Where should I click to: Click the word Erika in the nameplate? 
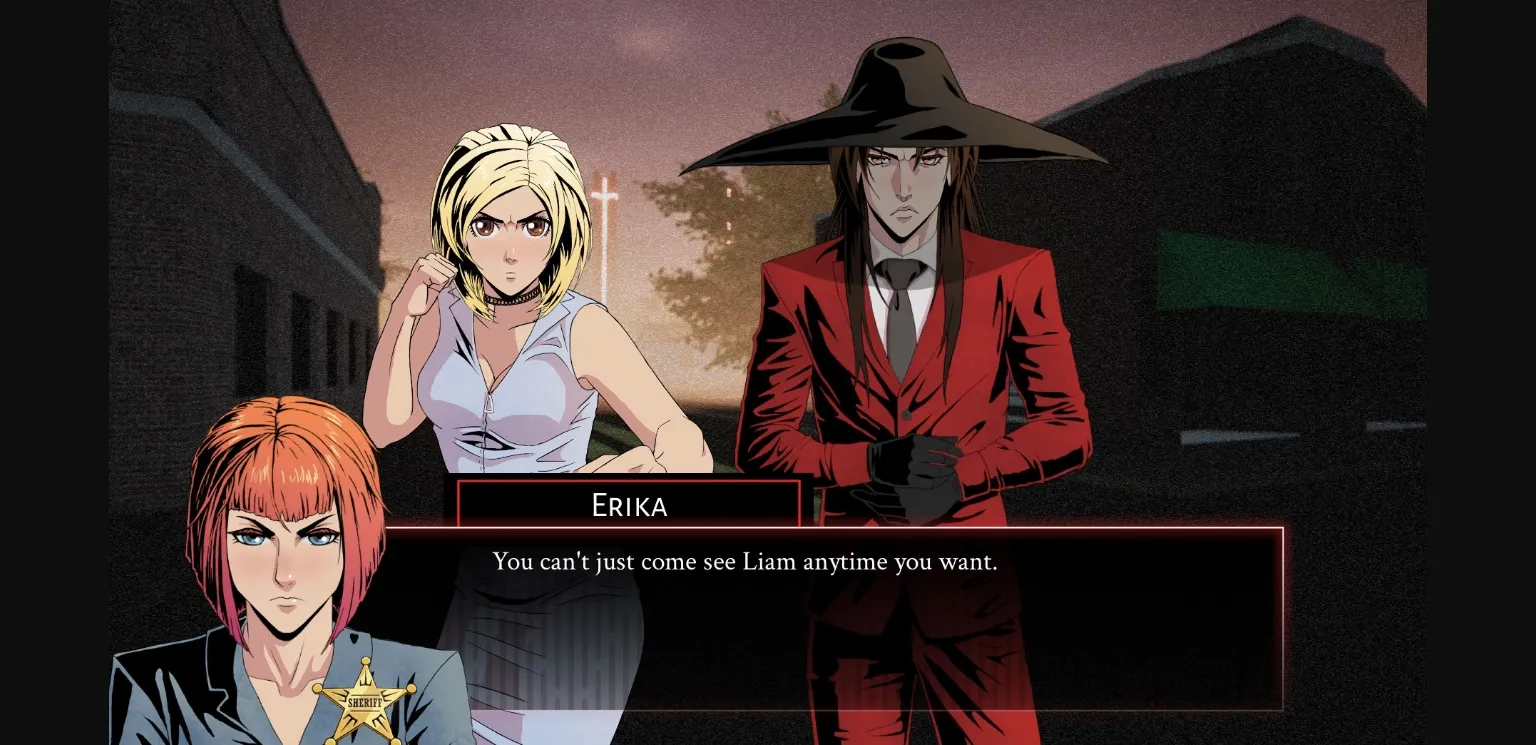(x=628, y=506)
